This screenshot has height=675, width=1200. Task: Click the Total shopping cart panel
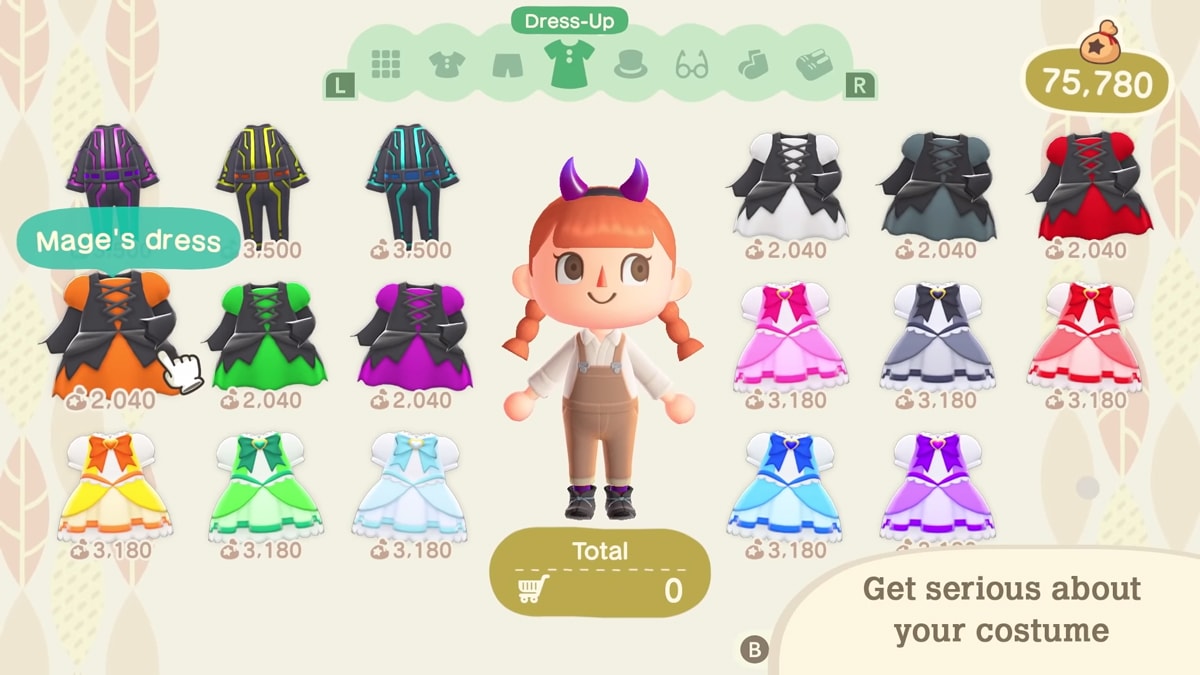click(600, 573)
